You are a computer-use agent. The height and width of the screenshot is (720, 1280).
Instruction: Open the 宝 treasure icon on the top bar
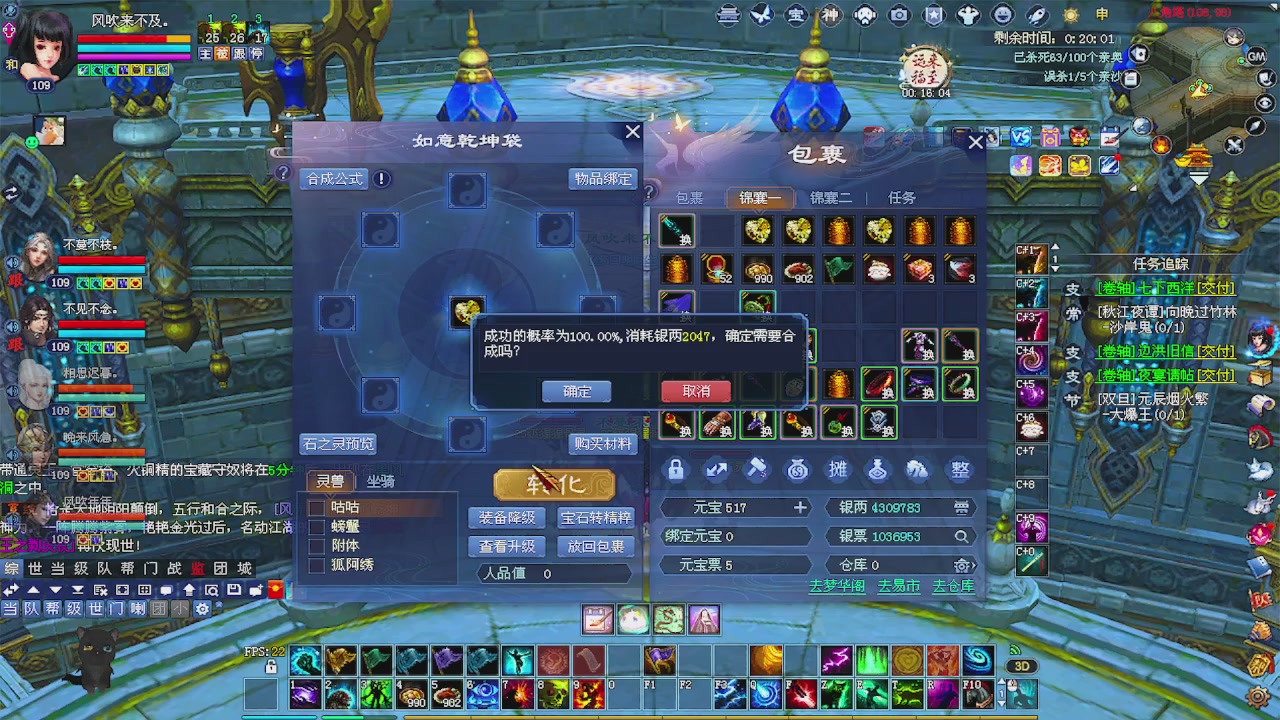tap(796, 14)
